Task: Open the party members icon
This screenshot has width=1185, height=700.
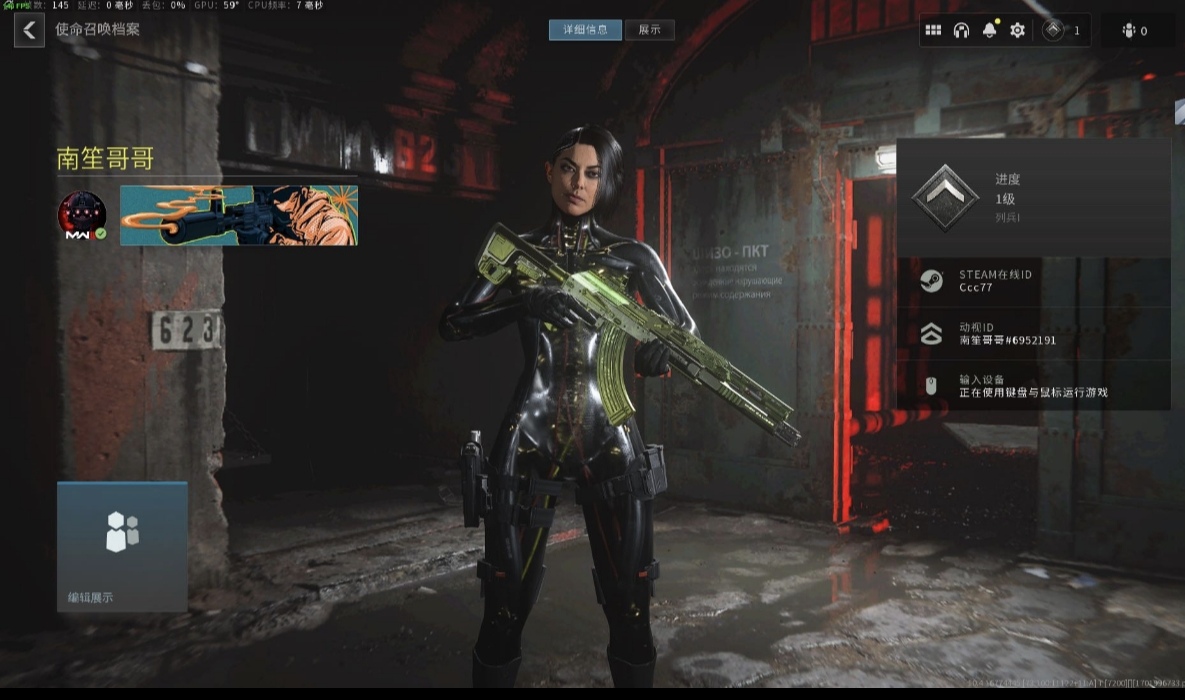Action: pos(1134,31)
